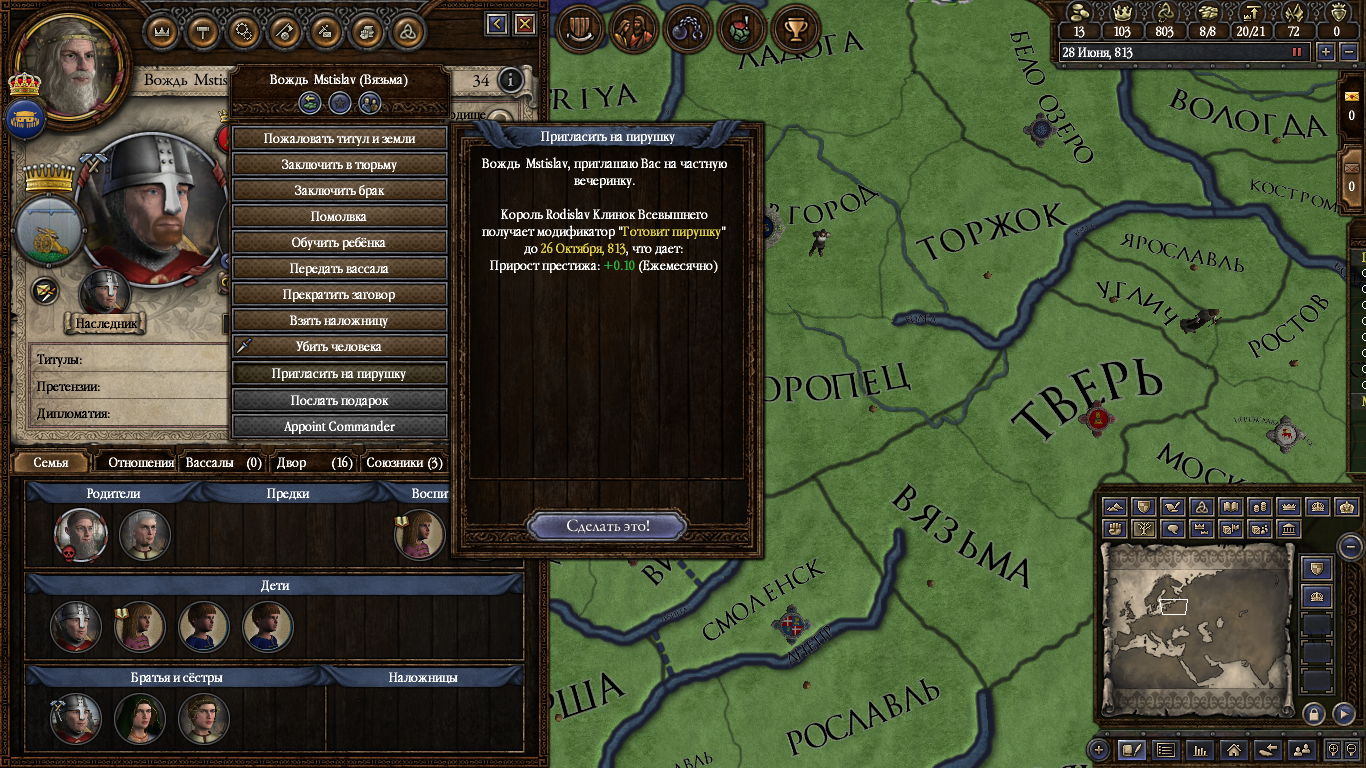The width and height of the screenshot is (1366, 768).
Task: Choose the "Помолвка" menu entry
Action: click(x=339, y=217)
